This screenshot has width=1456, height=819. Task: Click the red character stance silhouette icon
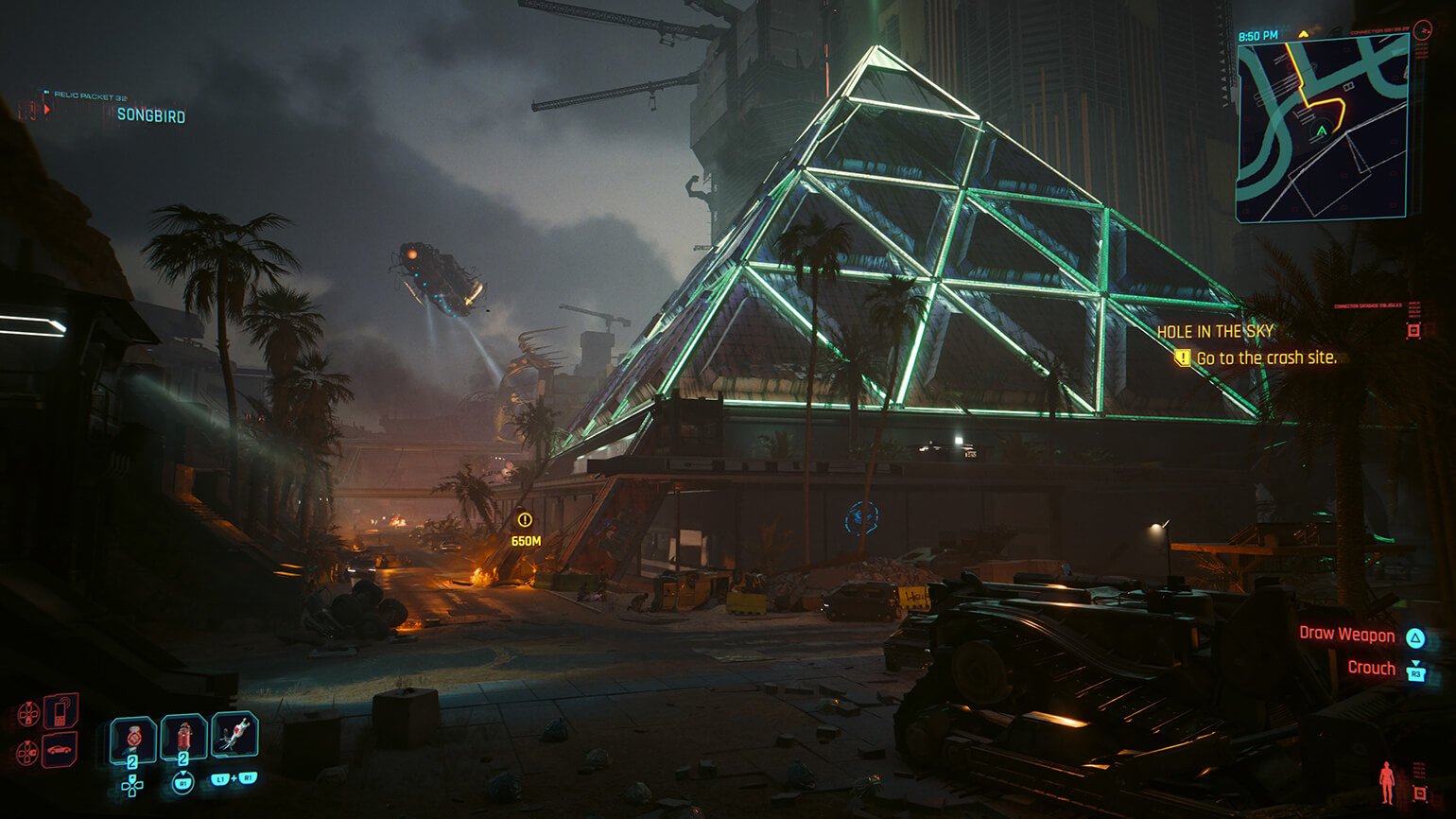1386,782
